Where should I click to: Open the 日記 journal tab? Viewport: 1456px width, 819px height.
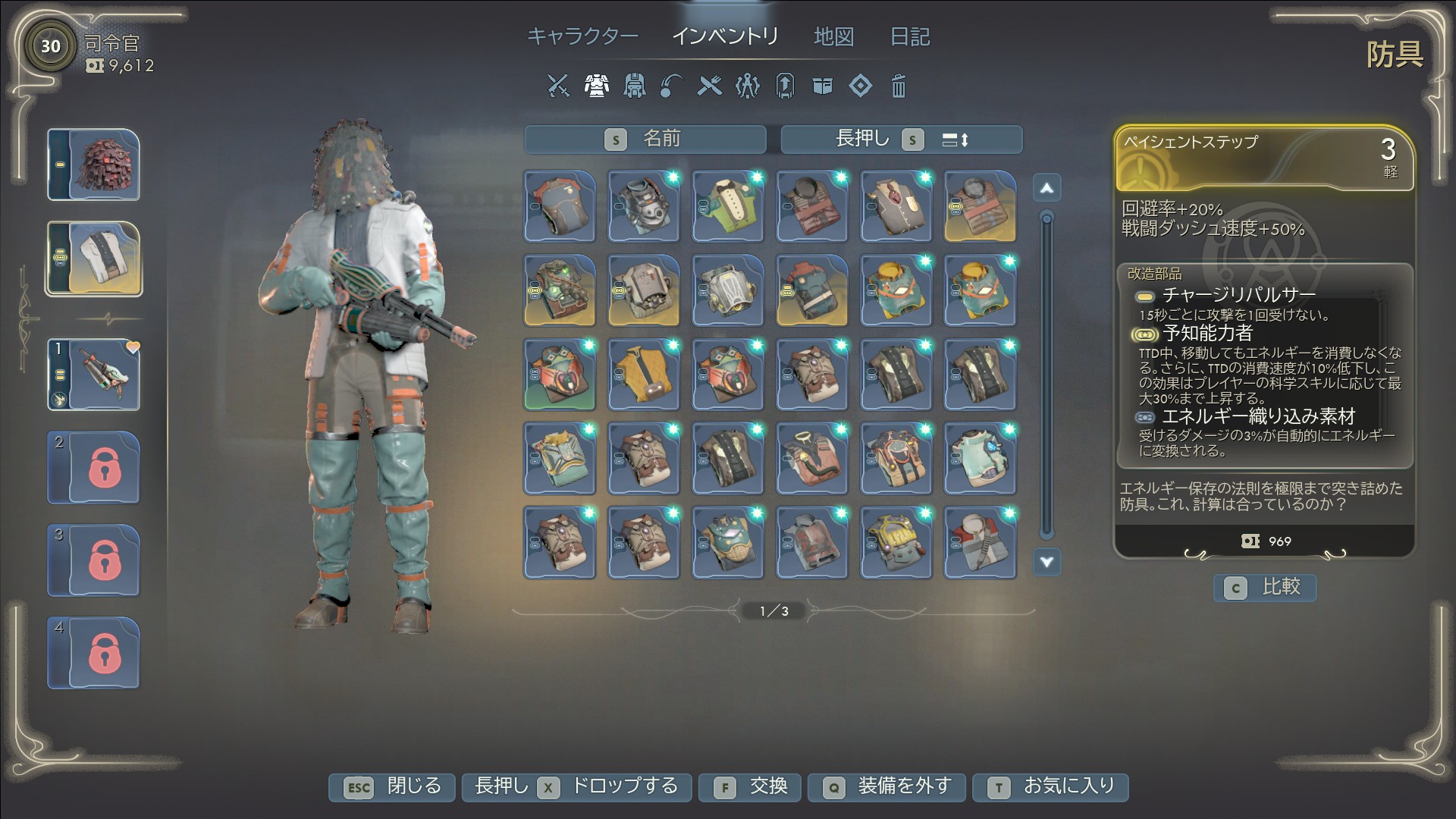coord(909,36)
